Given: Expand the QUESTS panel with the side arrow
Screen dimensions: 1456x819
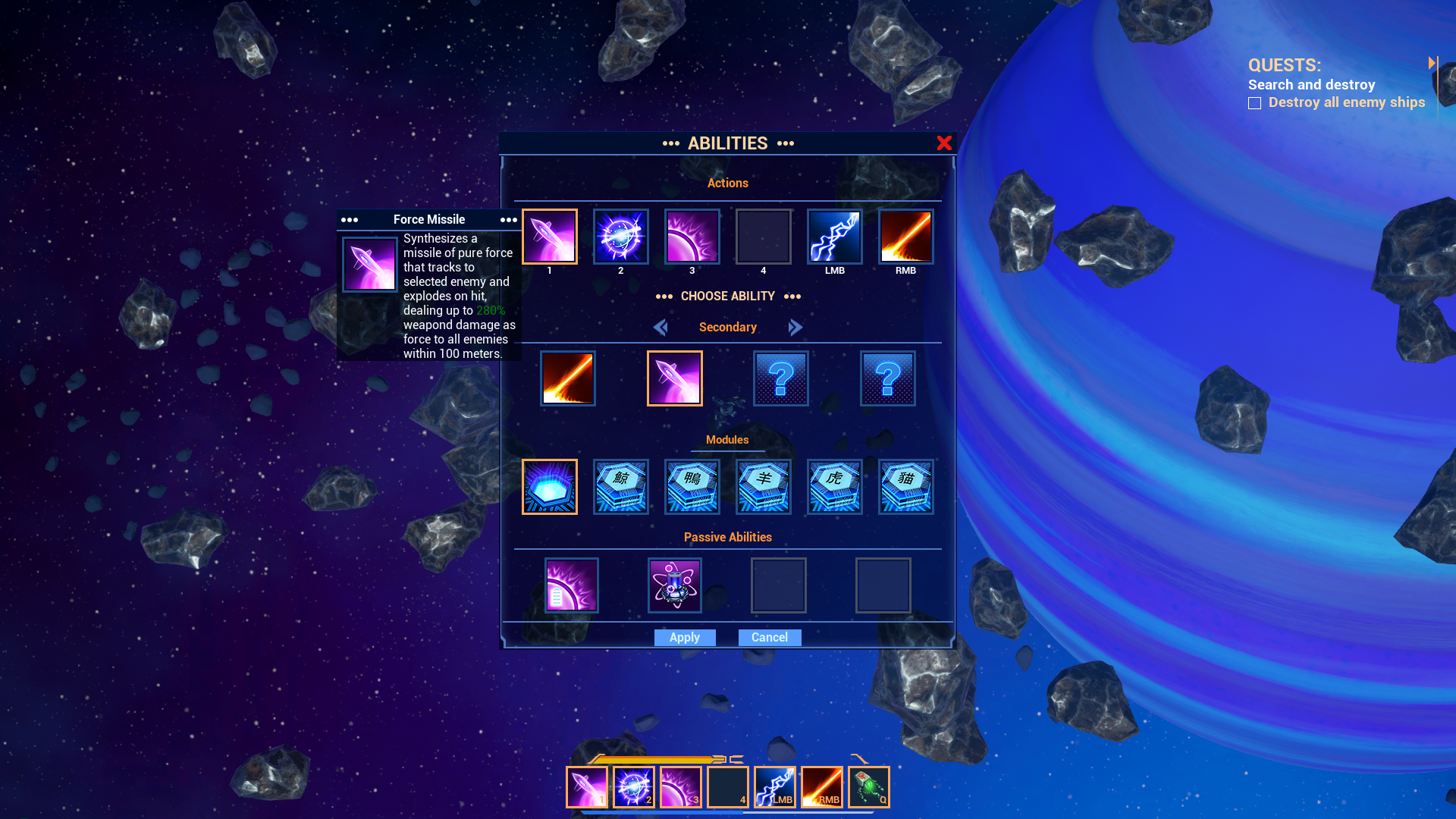Looking at the screenshot, I should point(1433,64).
